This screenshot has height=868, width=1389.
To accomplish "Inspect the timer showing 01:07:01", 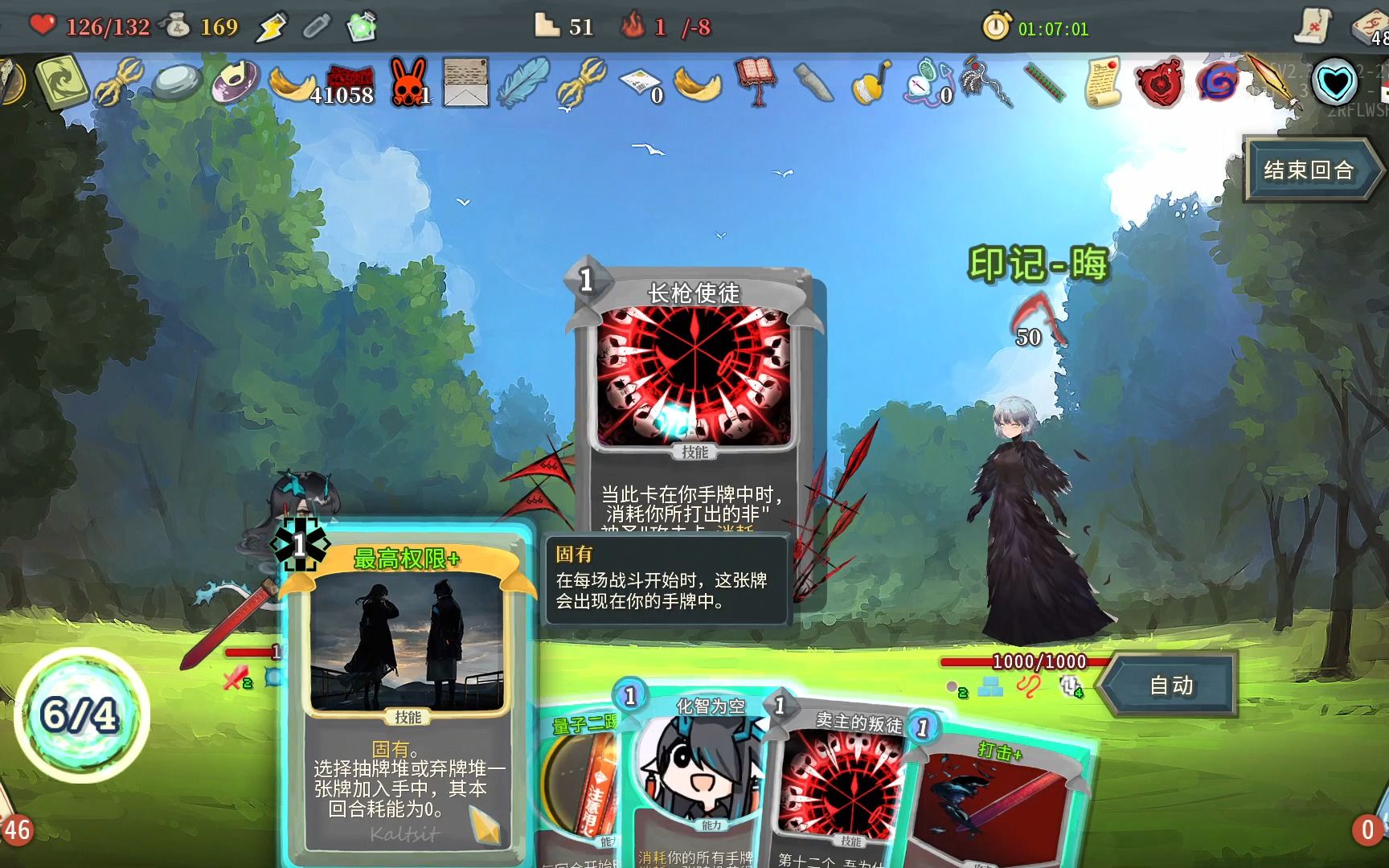I will coord(1045,25).
